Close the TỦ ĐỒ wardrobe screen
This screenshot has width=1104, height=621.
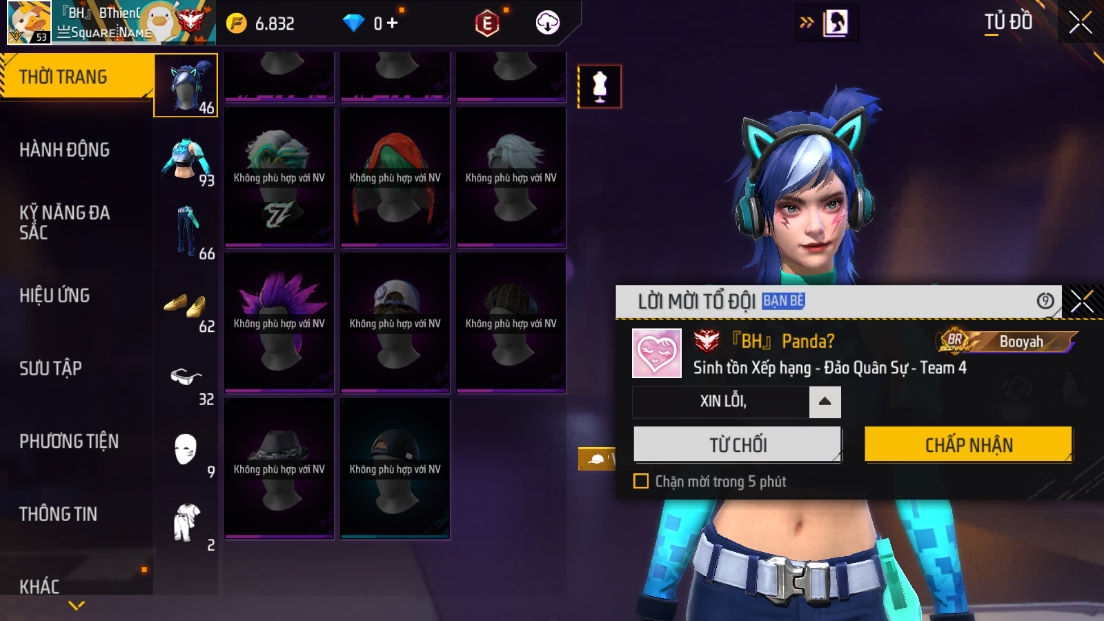pos(1080,23)
